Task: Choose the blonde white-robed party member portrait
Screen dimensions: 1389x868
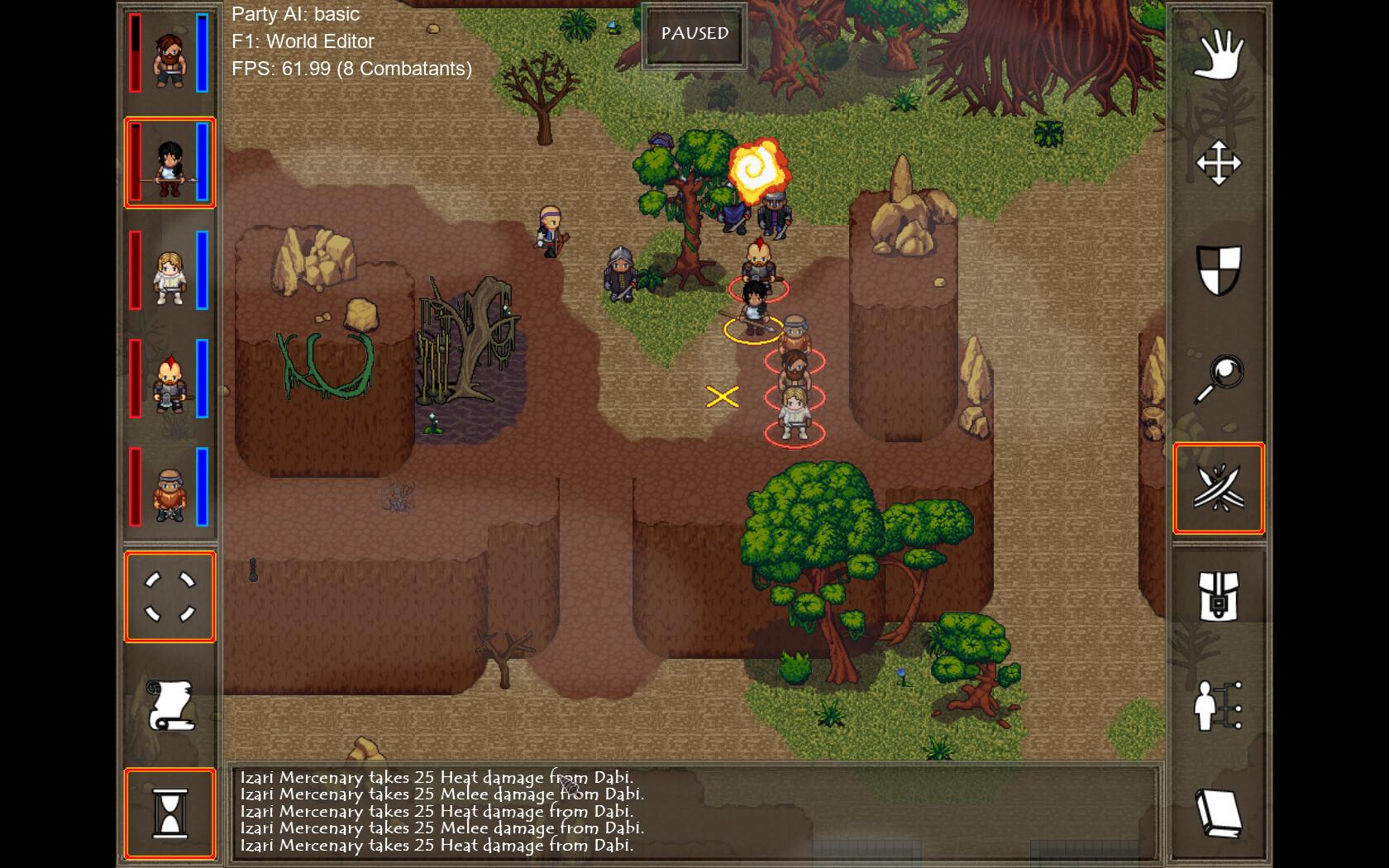Action: tap(169, 271)
